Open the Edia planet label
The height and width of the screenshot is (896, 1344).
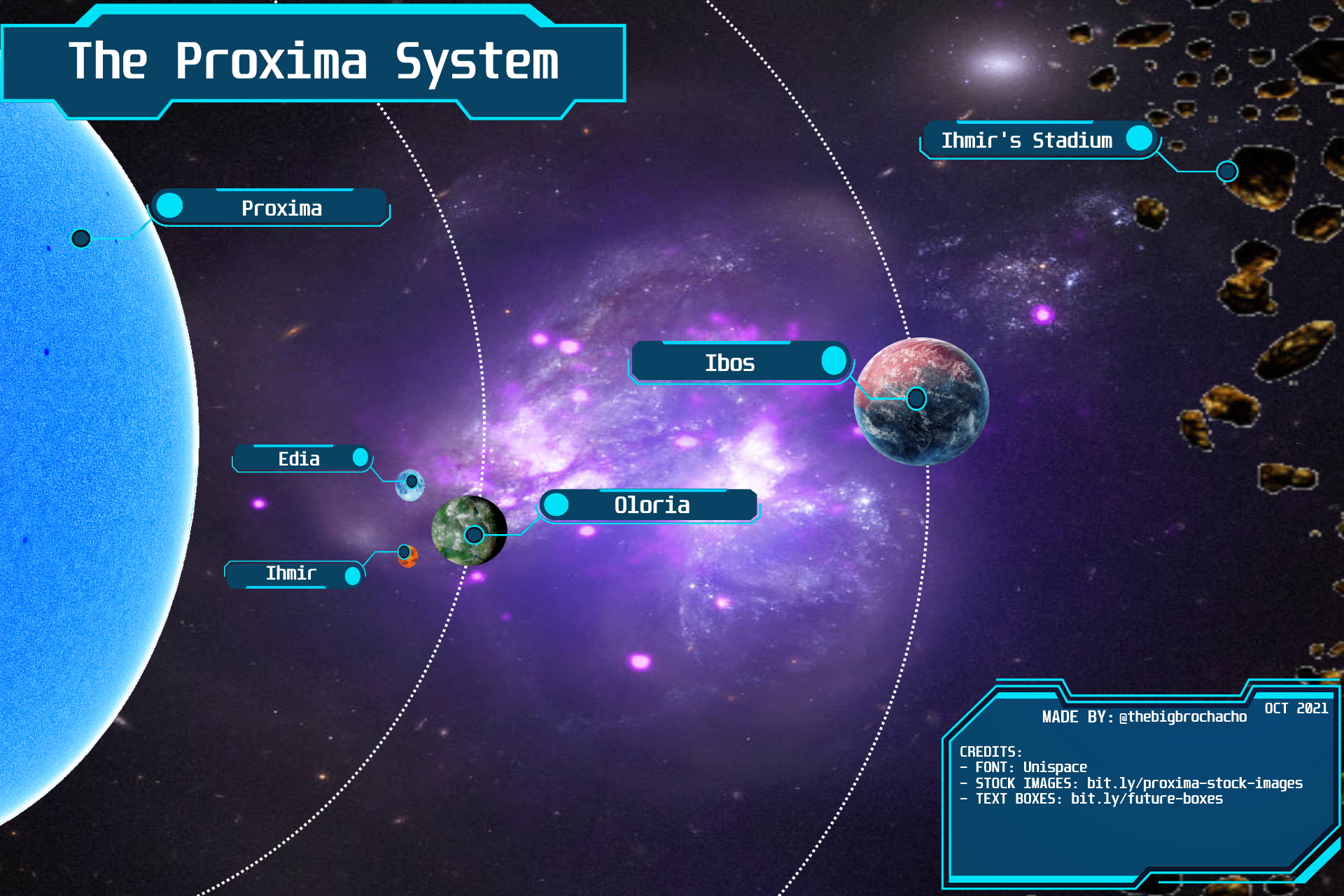(x=300, y=459)
